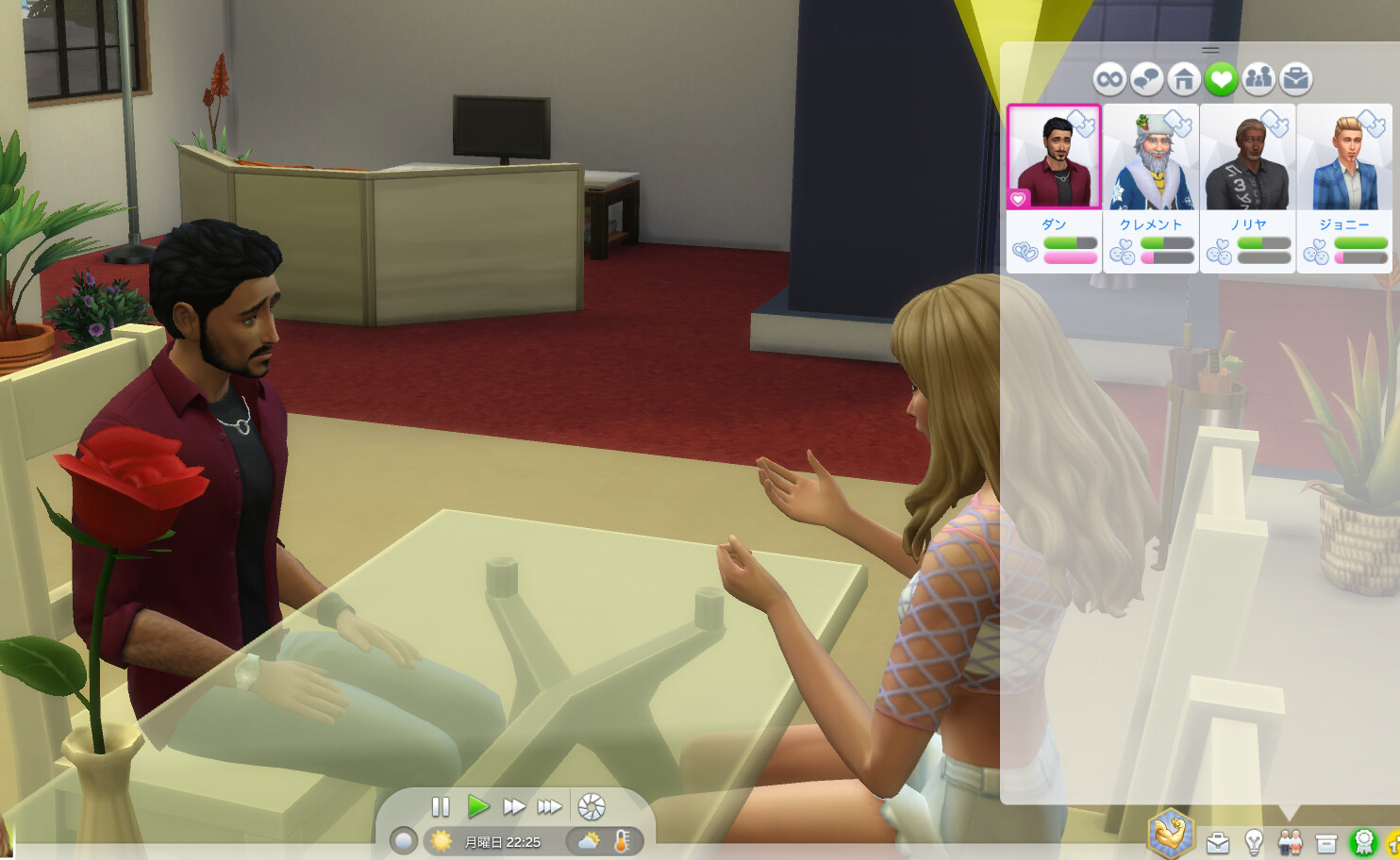Switch to fast-forward speed

(x=514, y=807)
